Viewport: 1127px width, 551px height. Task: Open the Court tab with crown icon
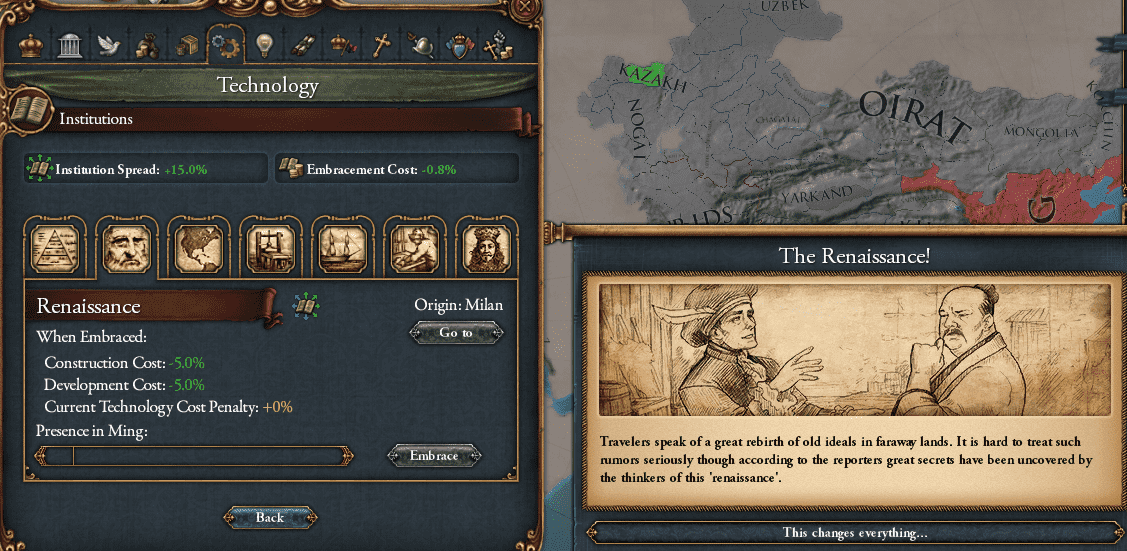pos(32,46)
